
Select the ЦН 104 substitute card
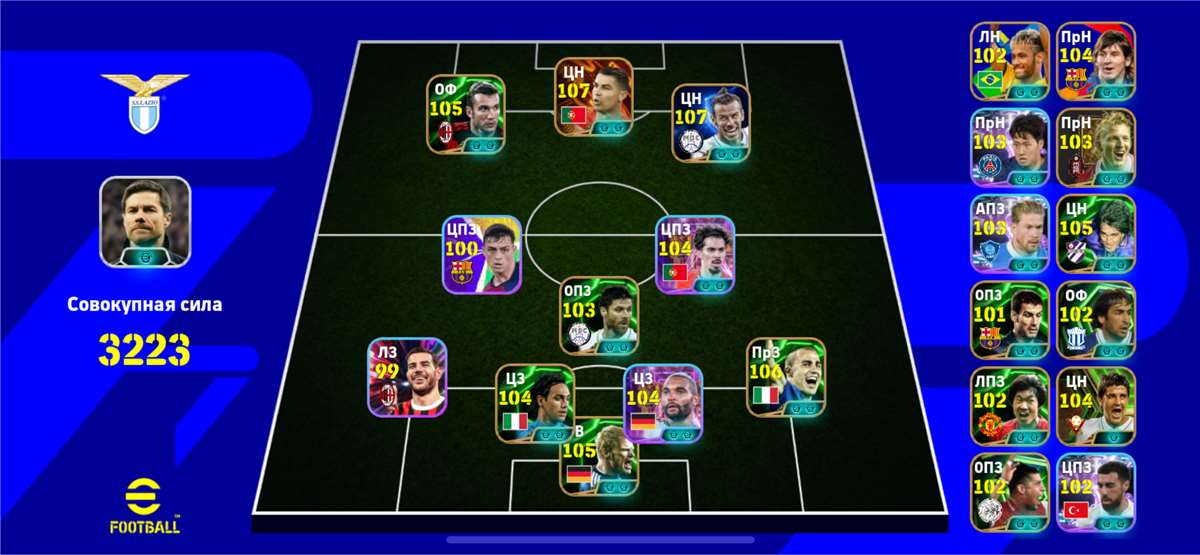[1096, 406]
